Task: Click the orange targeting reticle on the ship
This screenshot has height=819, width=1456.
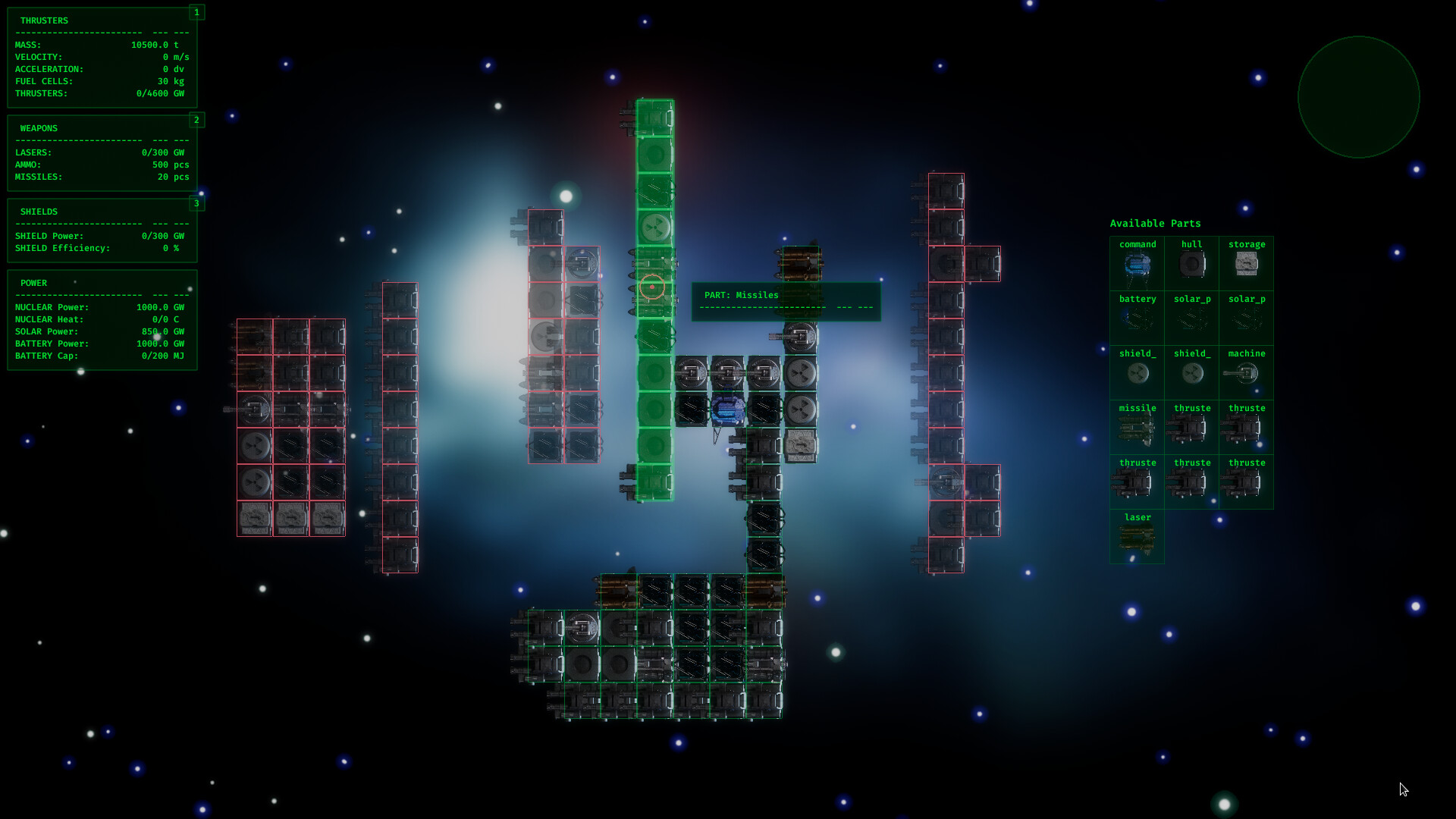Action: 652,287
